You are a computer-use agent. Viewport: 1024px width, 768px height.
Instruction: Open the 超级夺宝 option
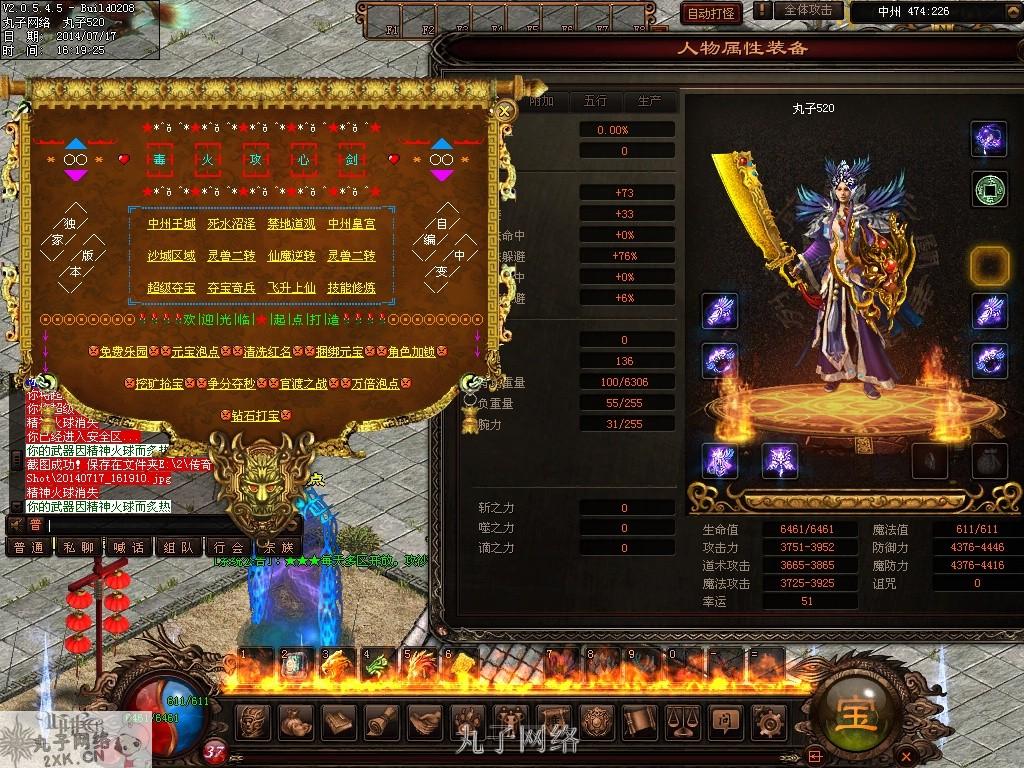[x=171, y=289]
